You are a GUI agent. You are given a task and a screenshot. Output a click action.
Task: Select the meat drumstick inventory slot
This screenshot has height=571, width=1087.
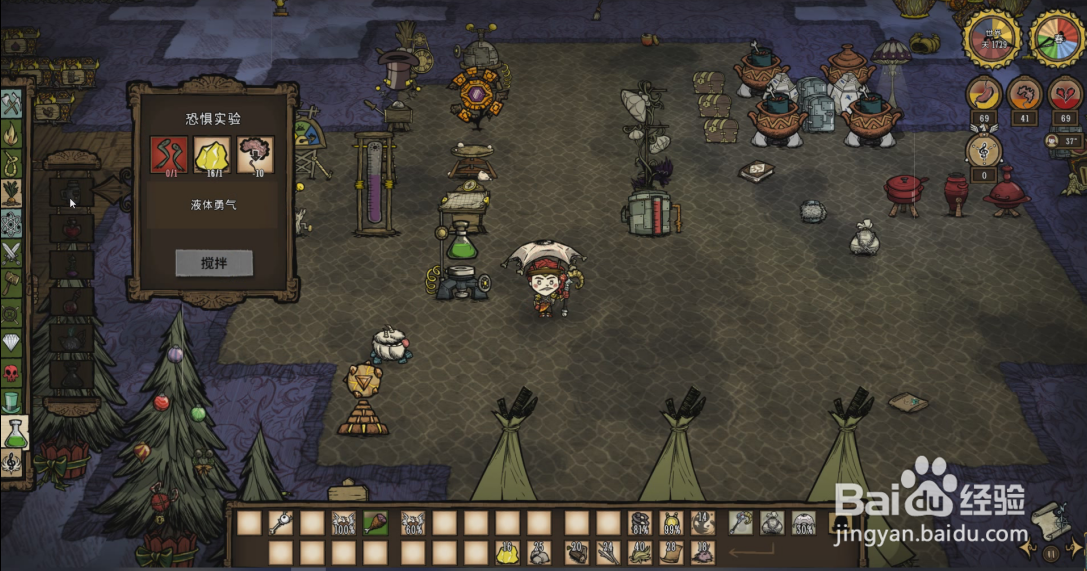pyautogui.click(x=376, y=522)
